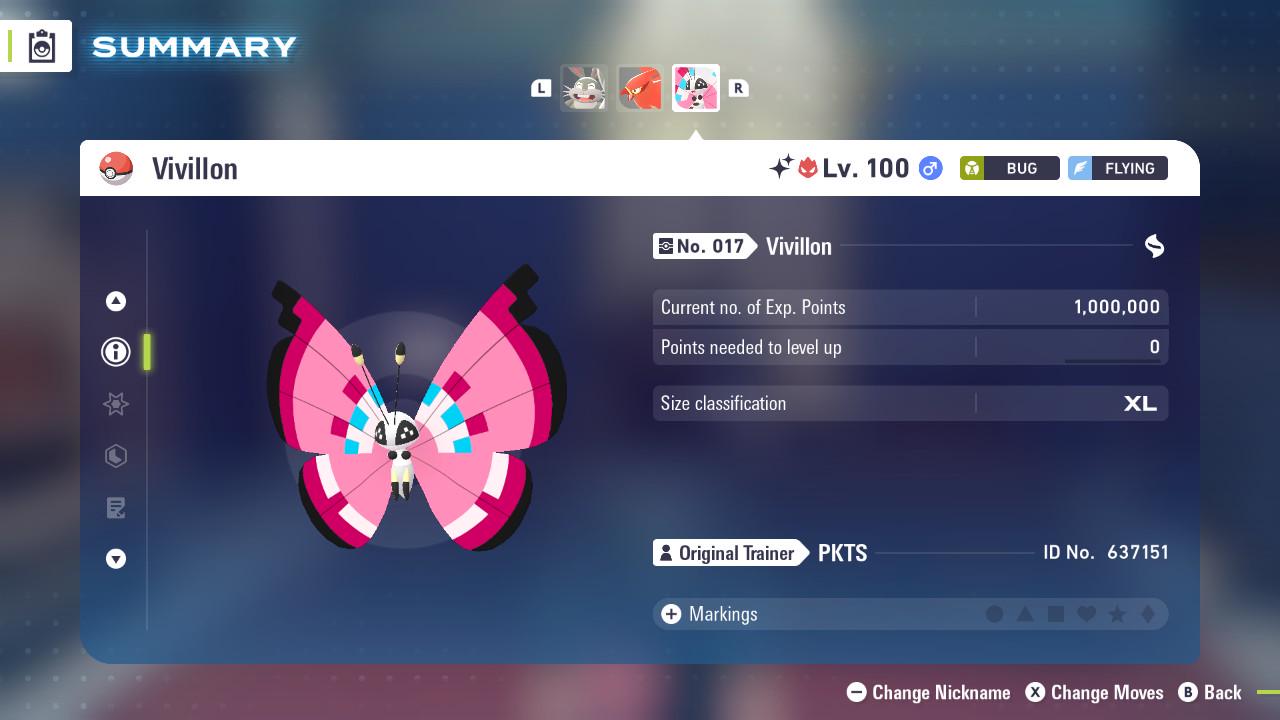Switch to the Talonflame thumbnail tab
The image size is (1280, 720).
click(x=639, y=88)
